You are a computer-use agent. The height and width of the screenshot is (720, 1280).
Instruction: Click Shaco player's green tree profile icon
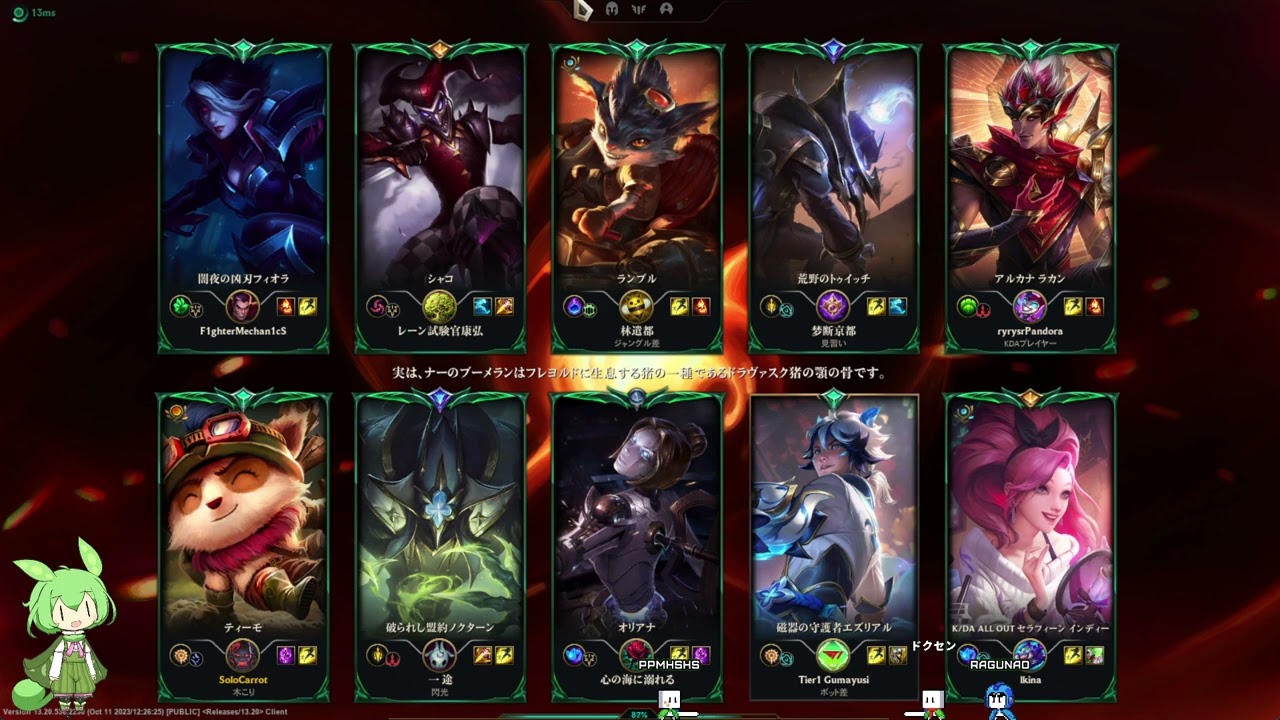click(x=440, y=306)
